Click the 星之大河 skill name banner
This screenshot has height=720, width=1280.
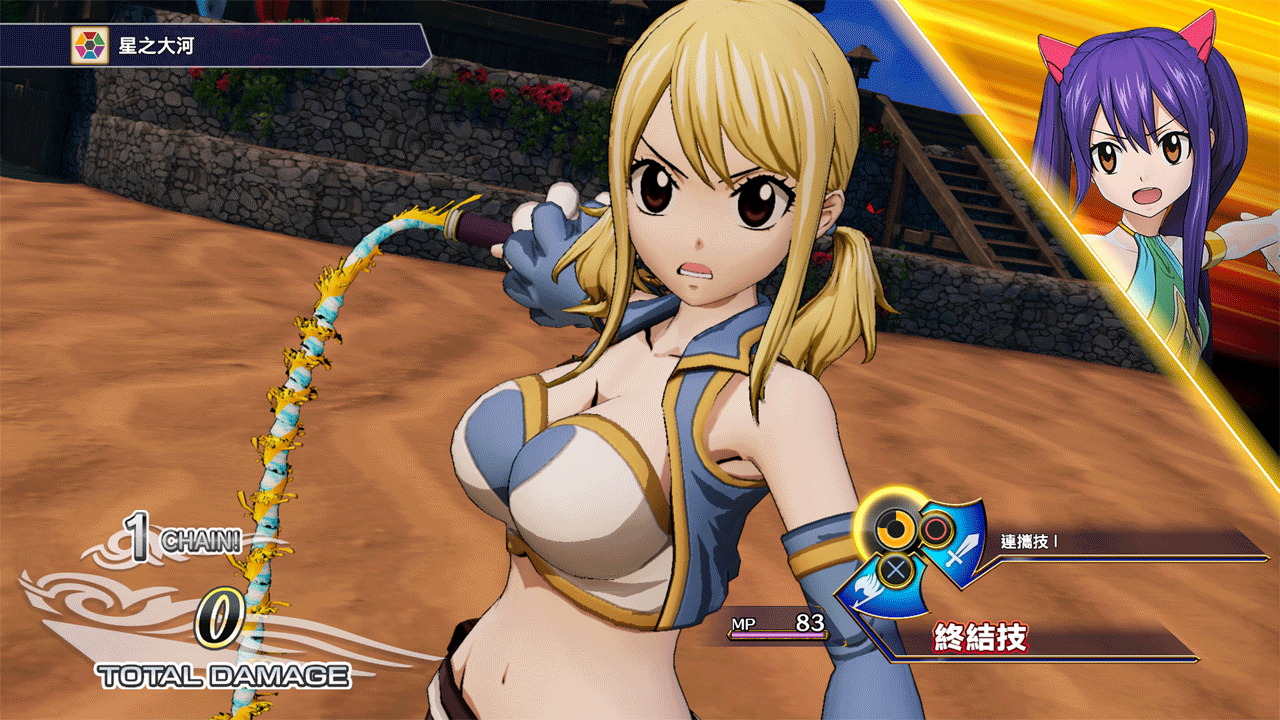pos(156,46)
